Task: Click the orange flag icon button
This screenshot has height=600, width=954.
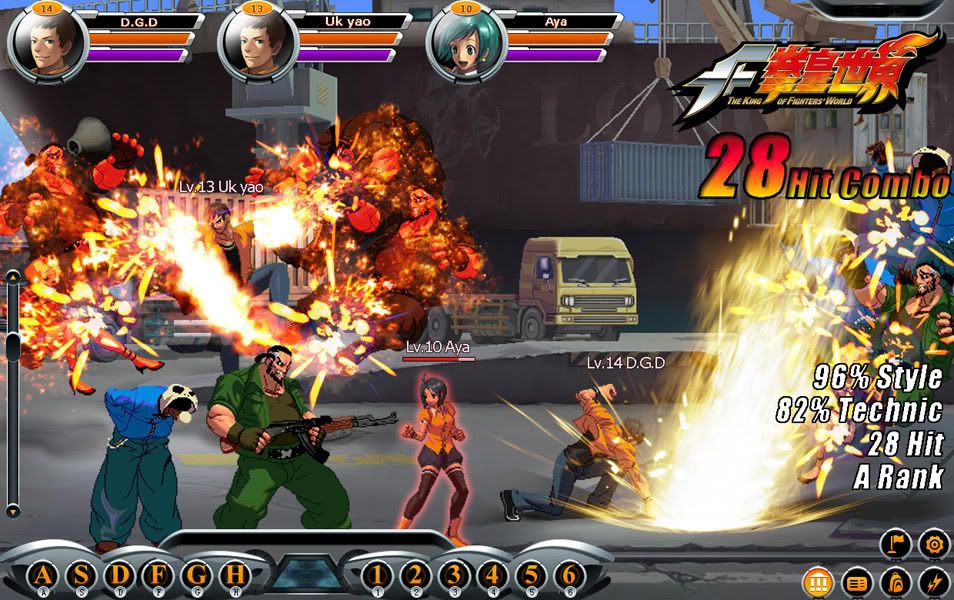Action: pos(895,544)
